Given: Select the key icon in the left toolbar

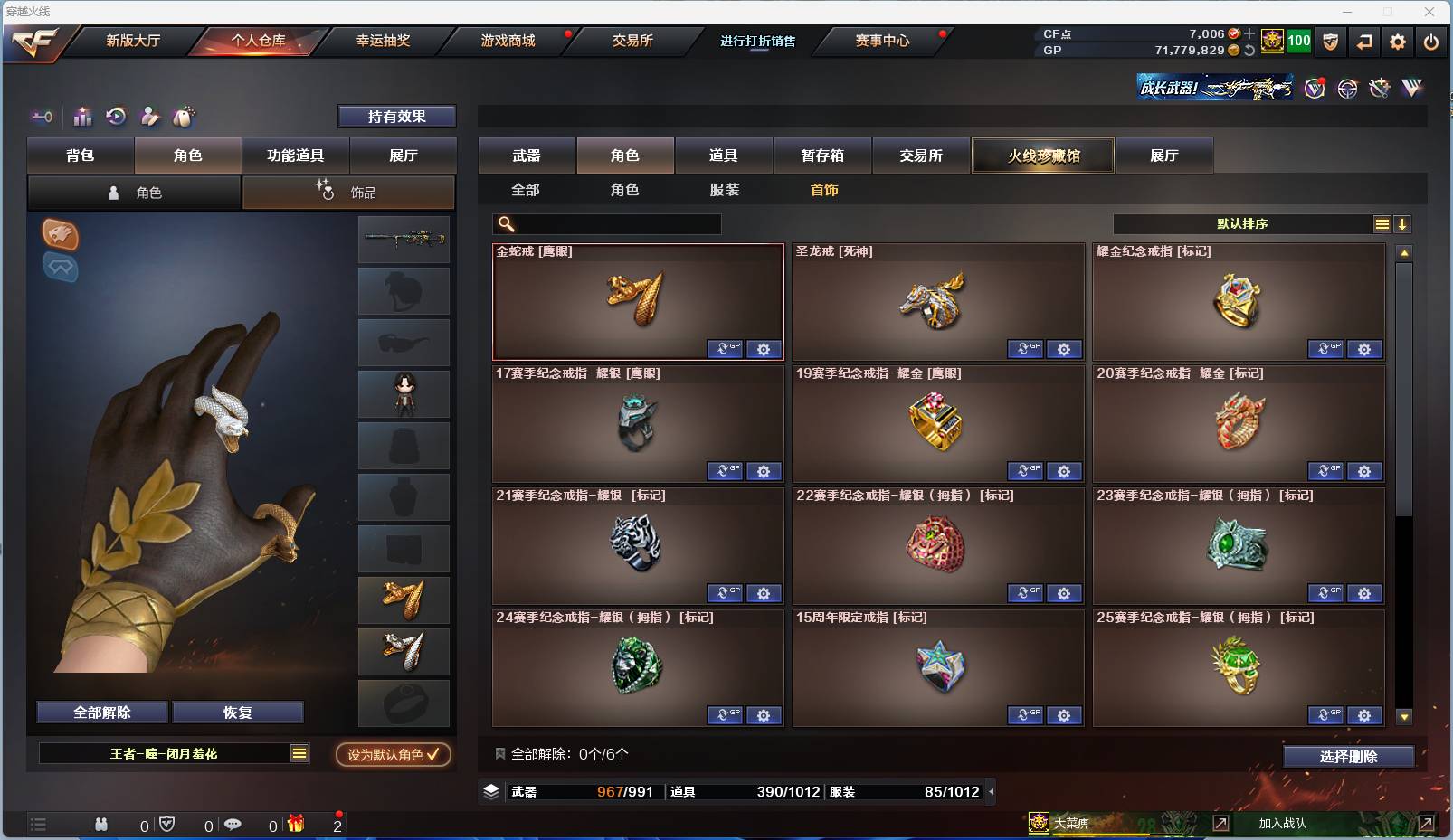Looking at the screenshot, I should point(42,118).
